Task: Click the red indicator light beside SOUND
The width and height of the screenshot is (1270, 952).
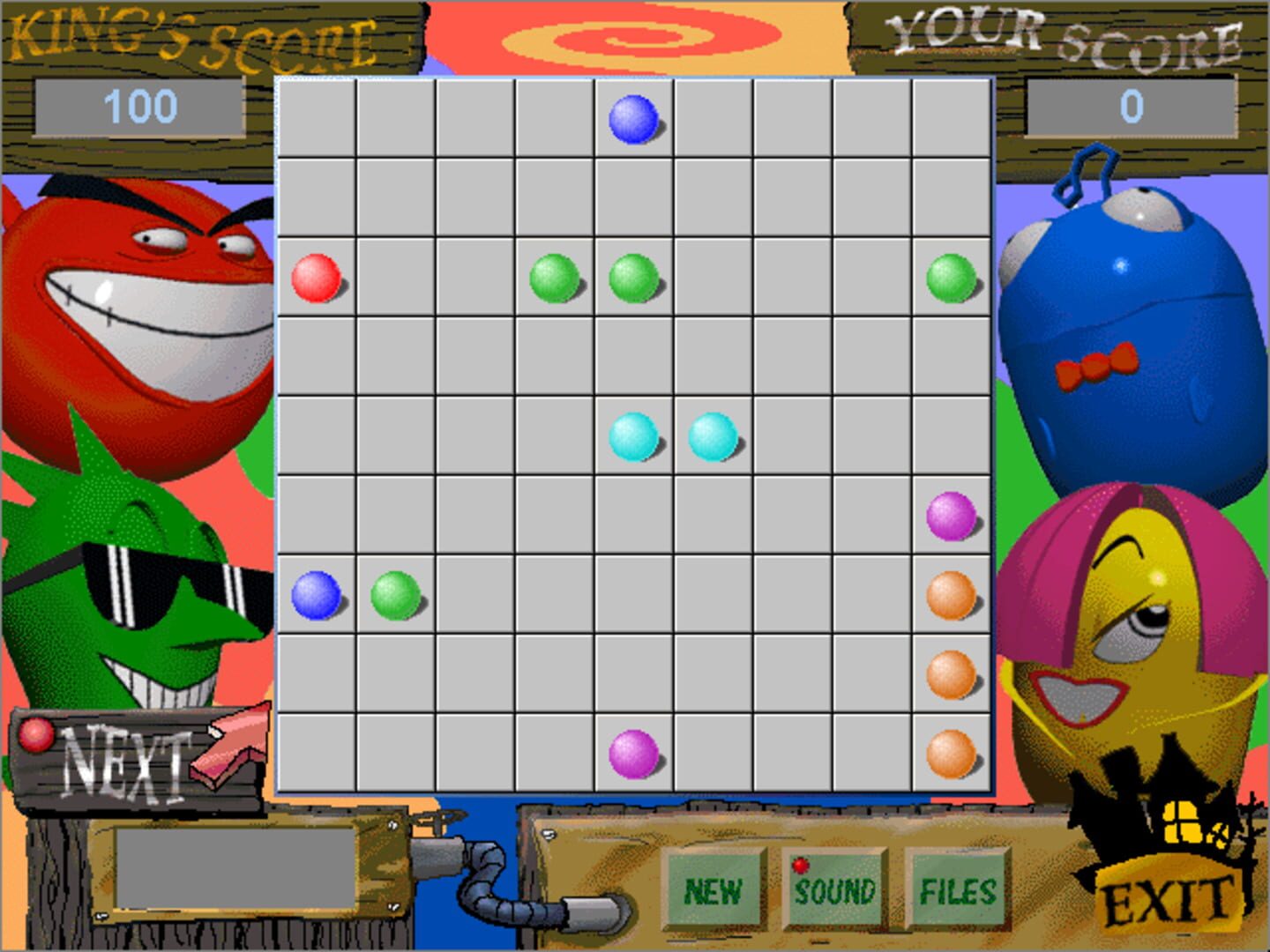Action: (x=801, y=866)
